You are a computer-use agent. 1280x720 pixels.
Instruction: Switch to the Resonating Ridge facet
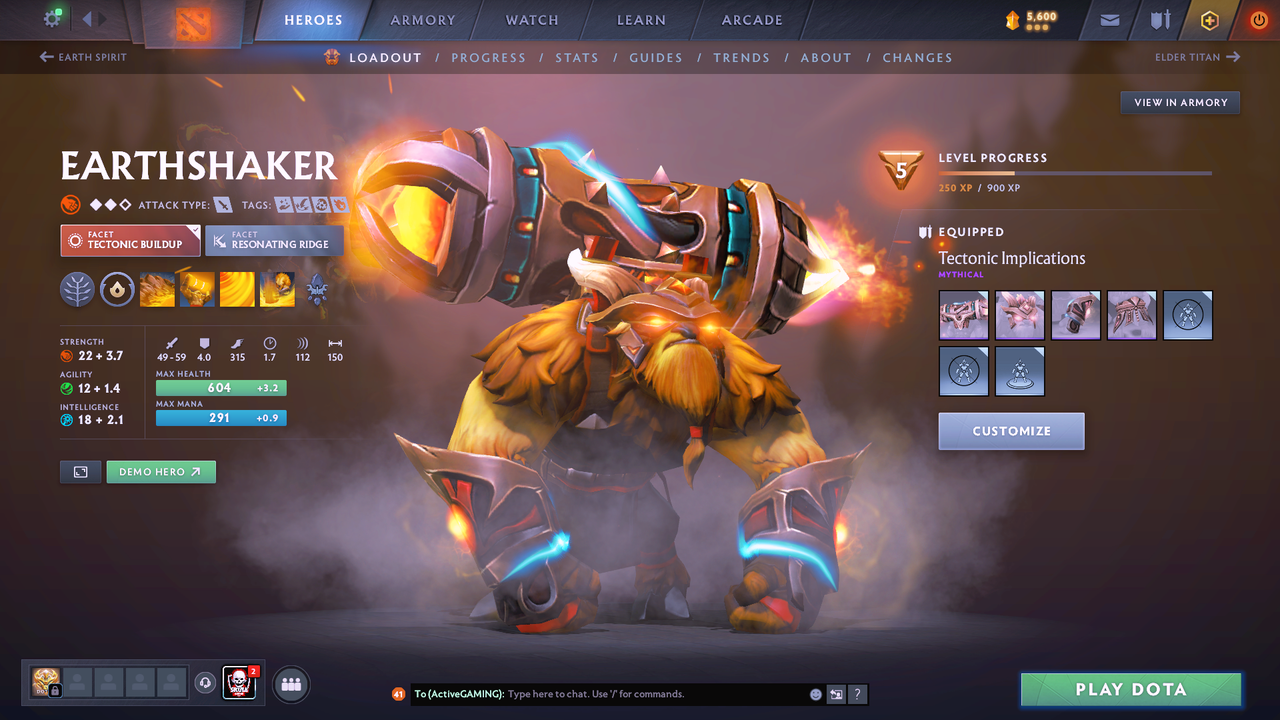274,240
